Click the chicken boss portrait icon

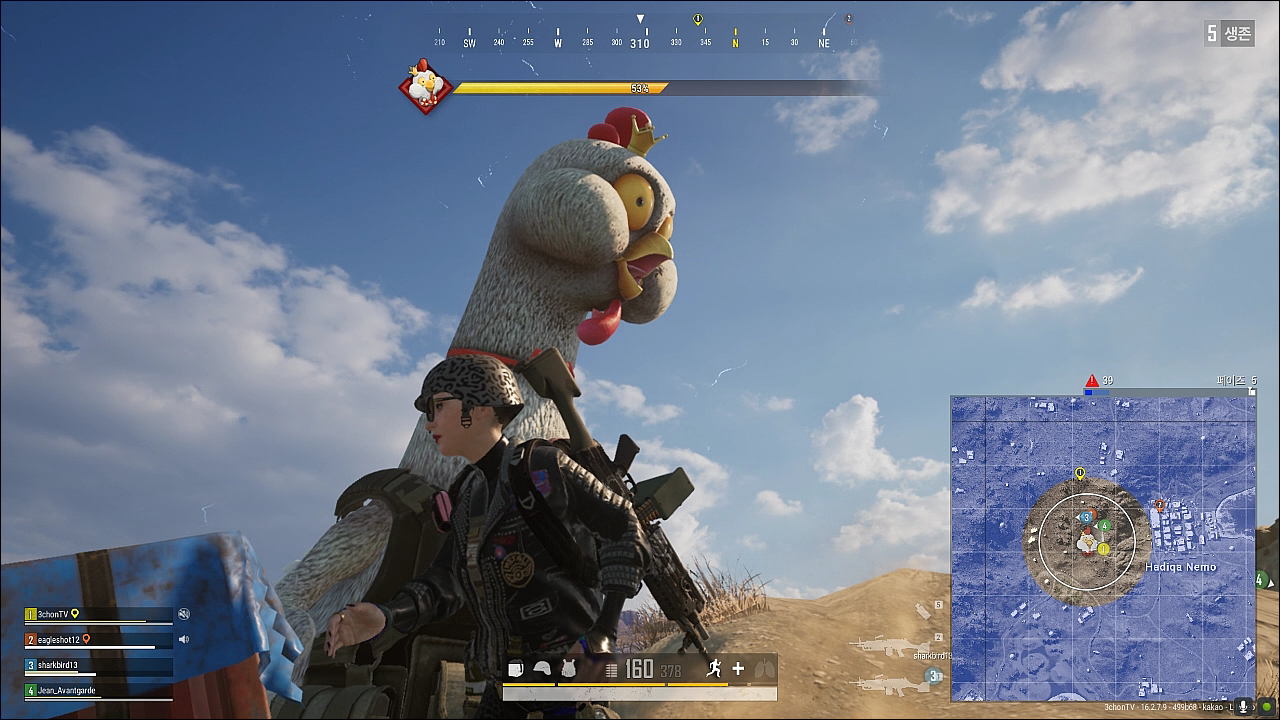coord(426,86)
